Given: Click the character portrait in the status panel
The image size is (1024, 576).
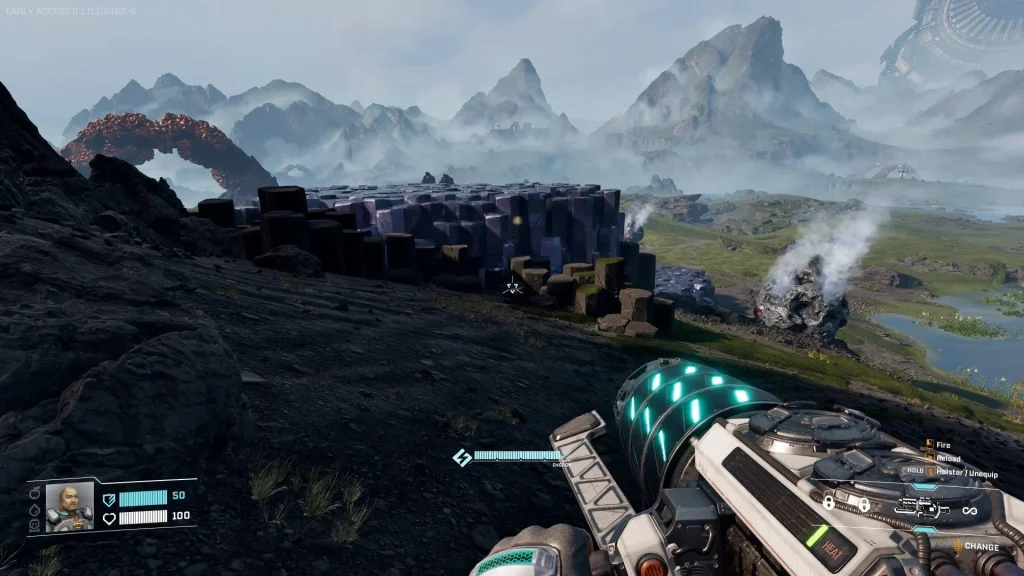Looking at the screenshot, I should [x=69, y=506].
